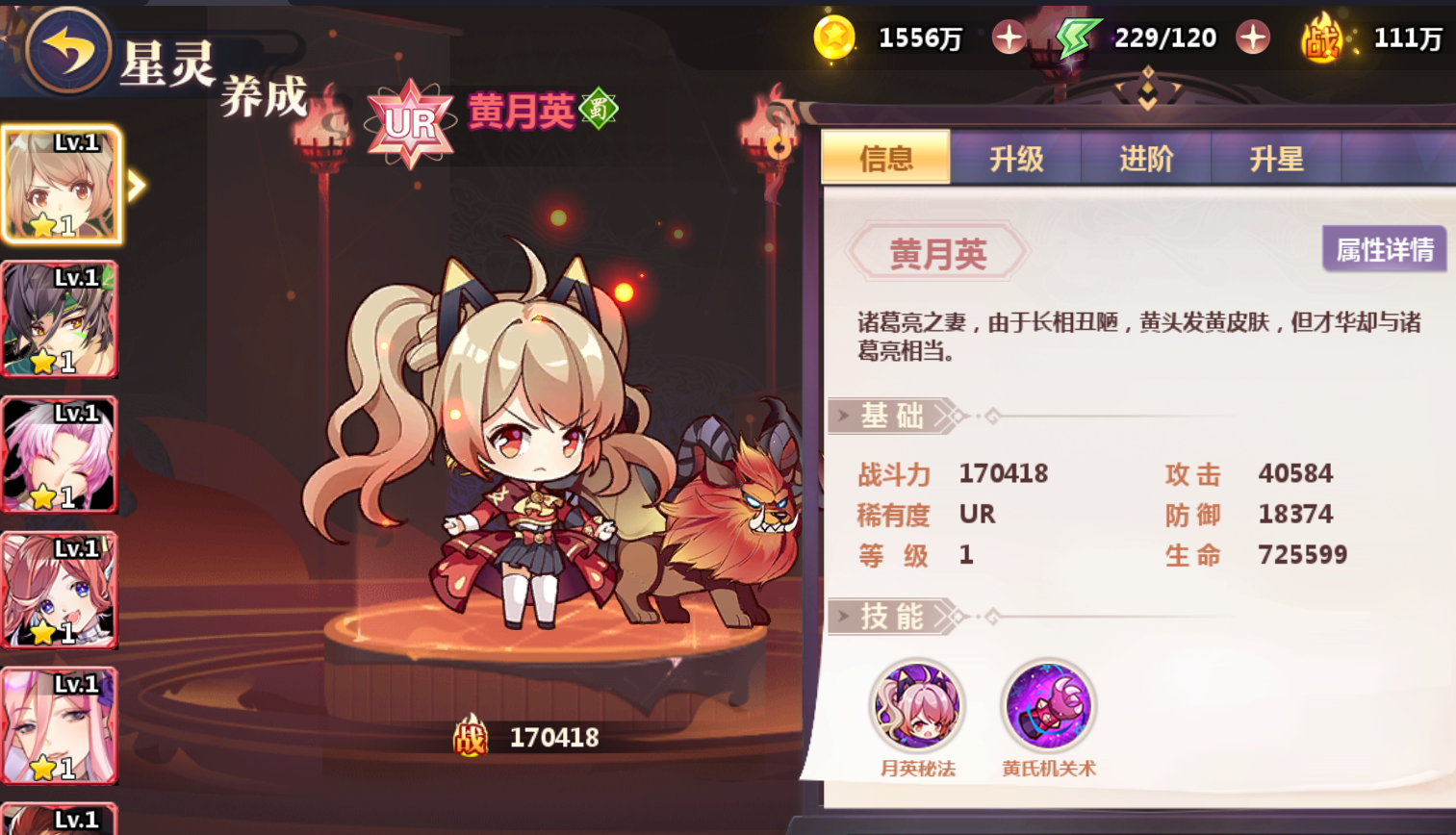
Task: Open the 进阶 tab
Action: point(1146,159)
